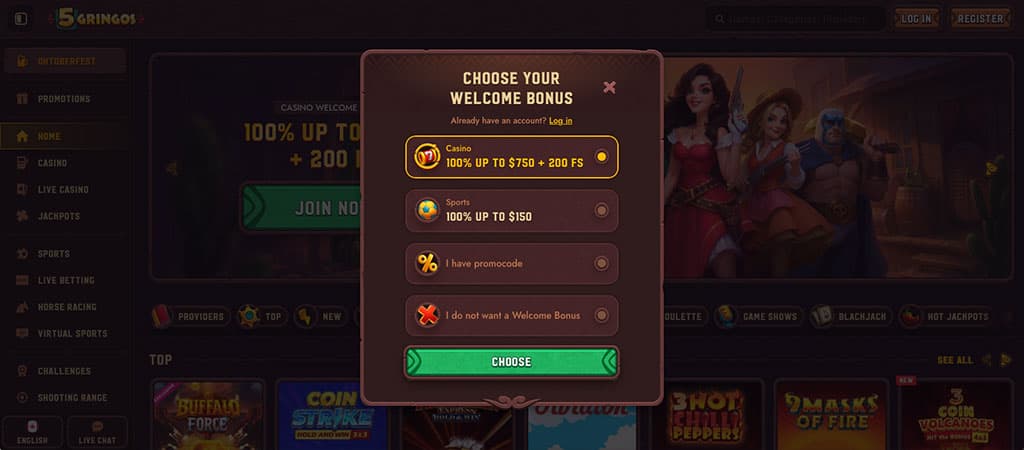
Task: Click the Register button
Action: (x=980, y=19)
